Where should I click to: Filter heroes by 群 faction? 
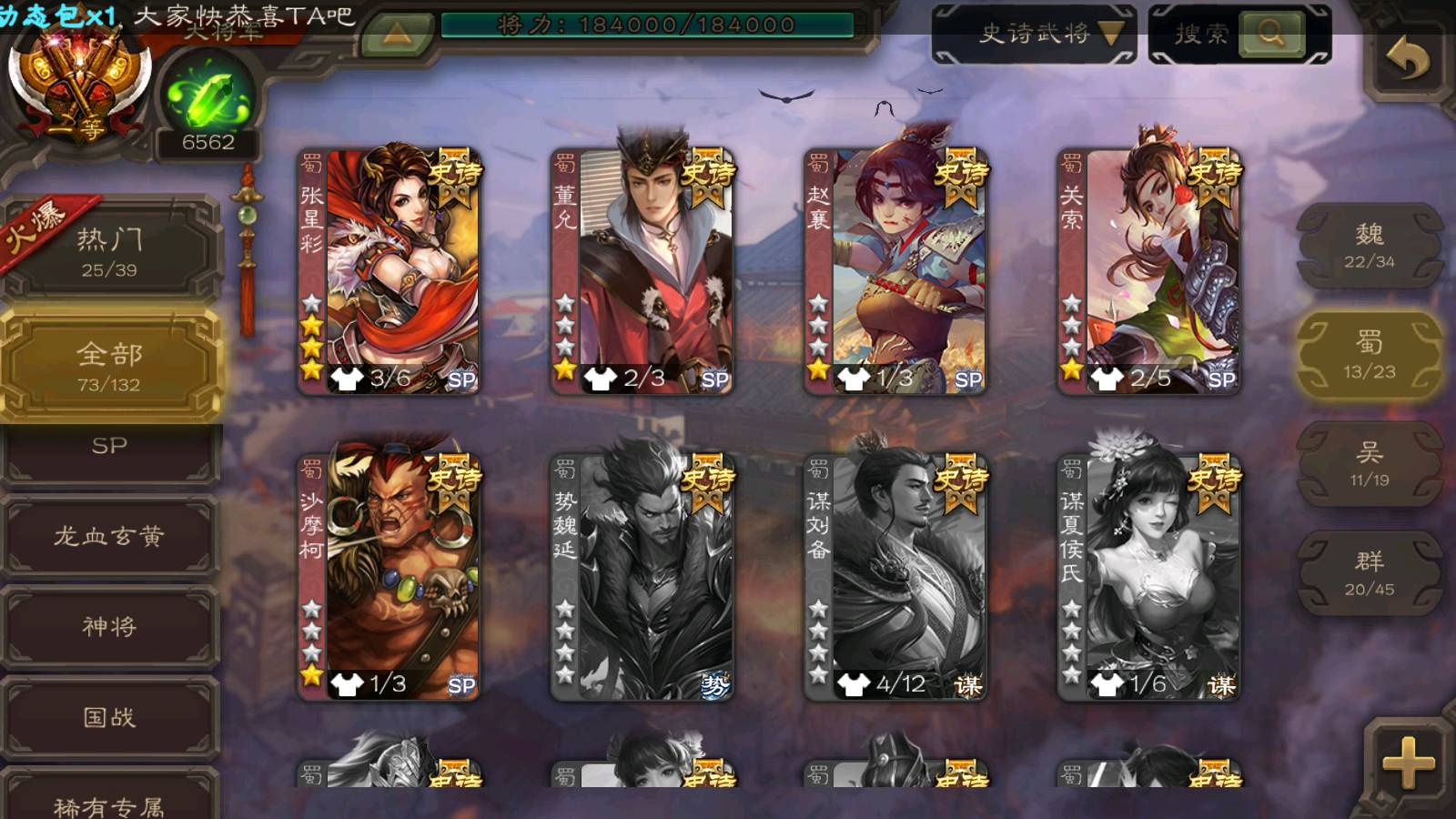[x=1369, y=572]
